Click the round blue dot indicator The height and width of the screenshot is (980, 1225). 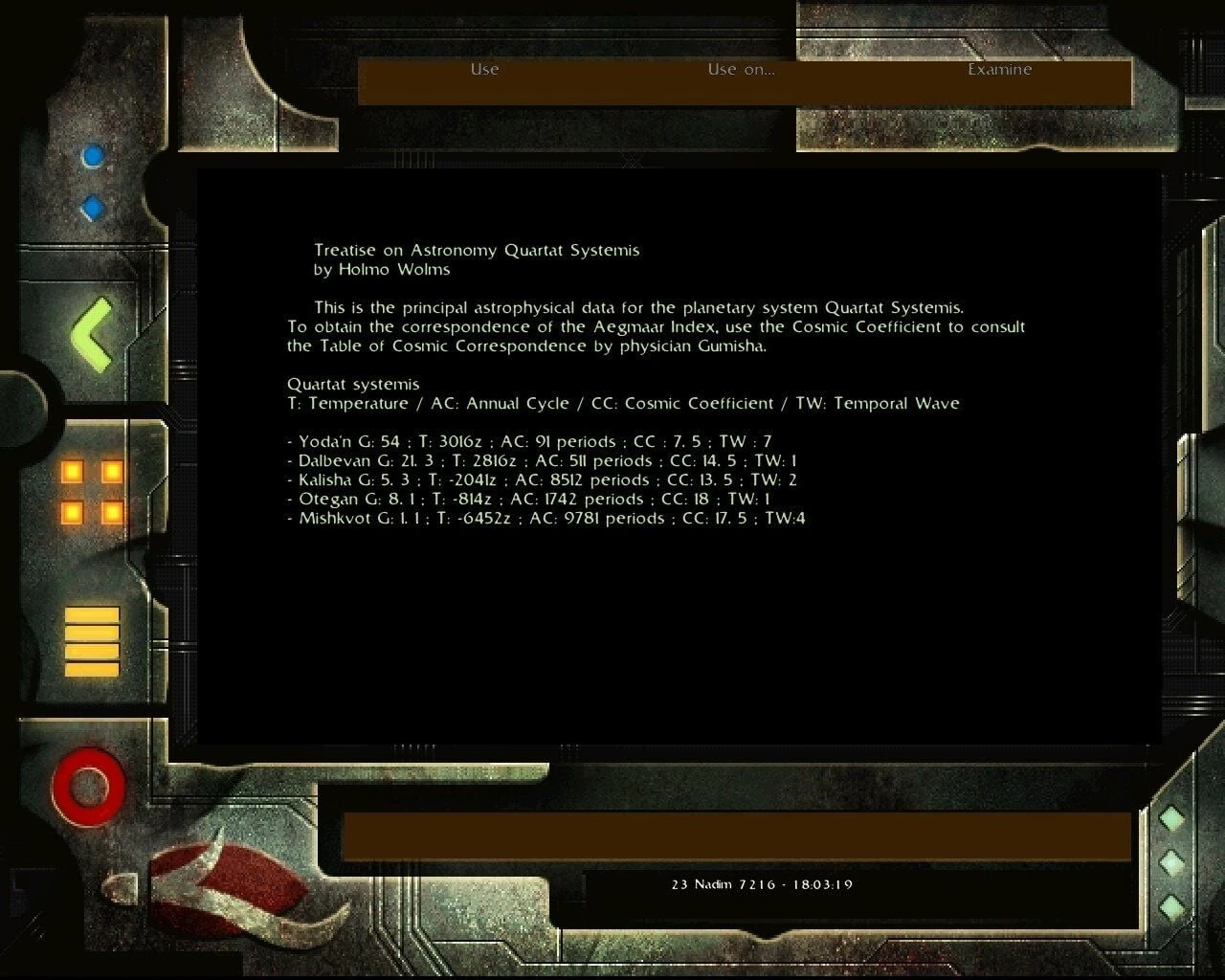tap(93, 156)
